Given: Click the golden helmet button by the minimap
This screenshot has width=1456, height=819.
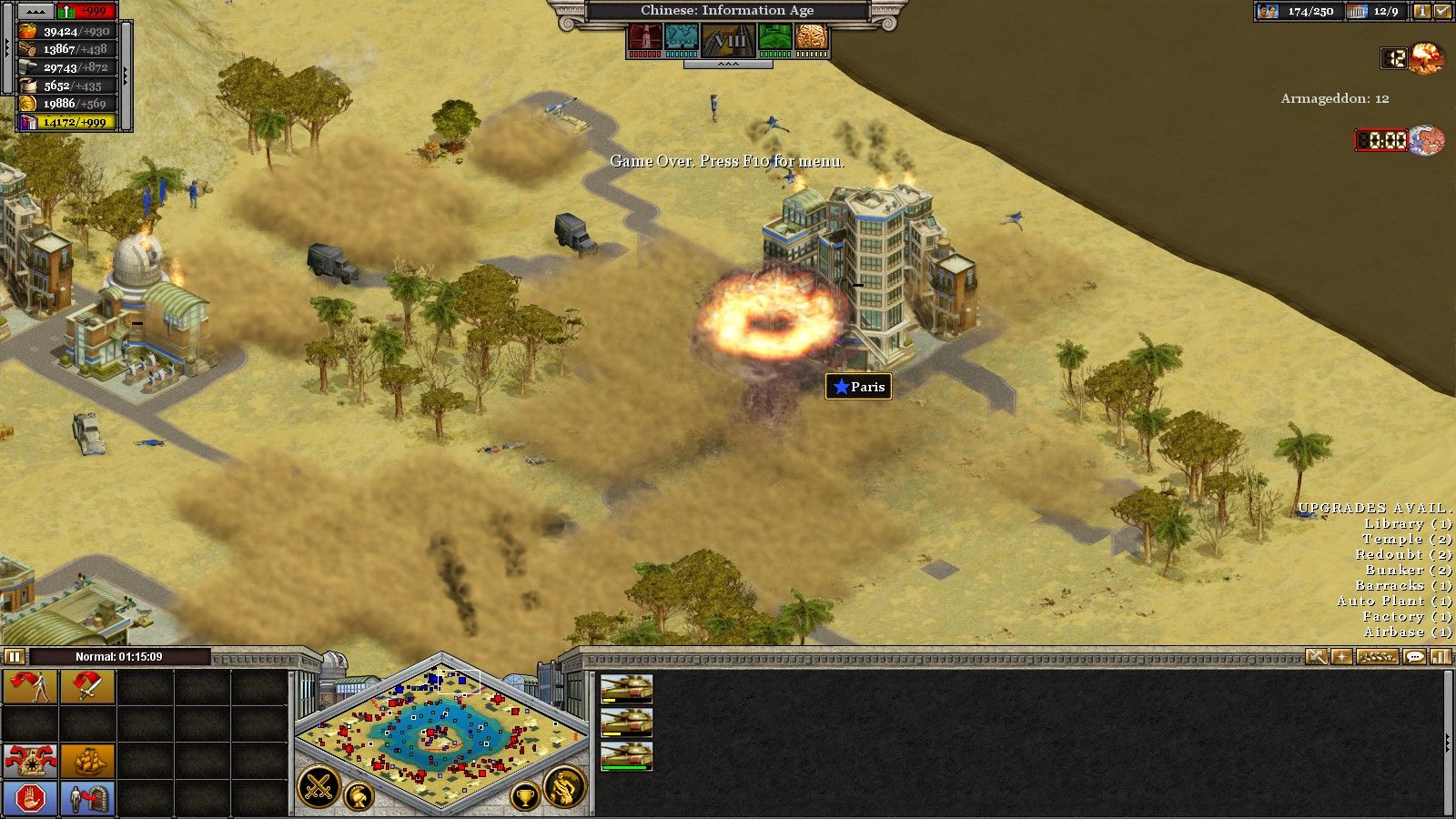Looking at the screenshot, I should (x=359, y=797).
